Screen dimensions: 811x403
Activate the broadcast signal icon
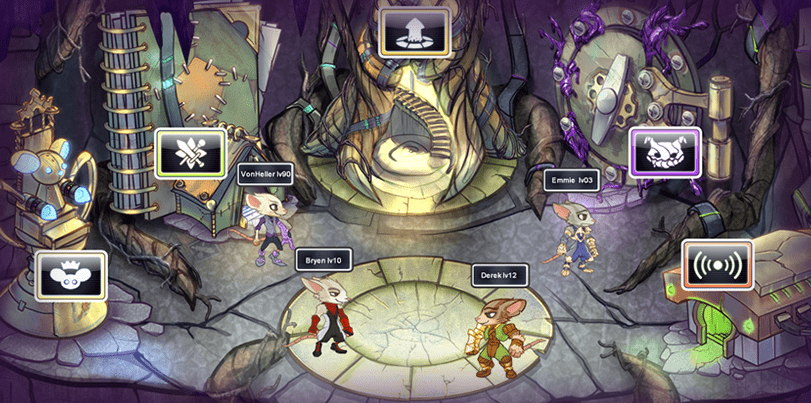click(716, 266)
